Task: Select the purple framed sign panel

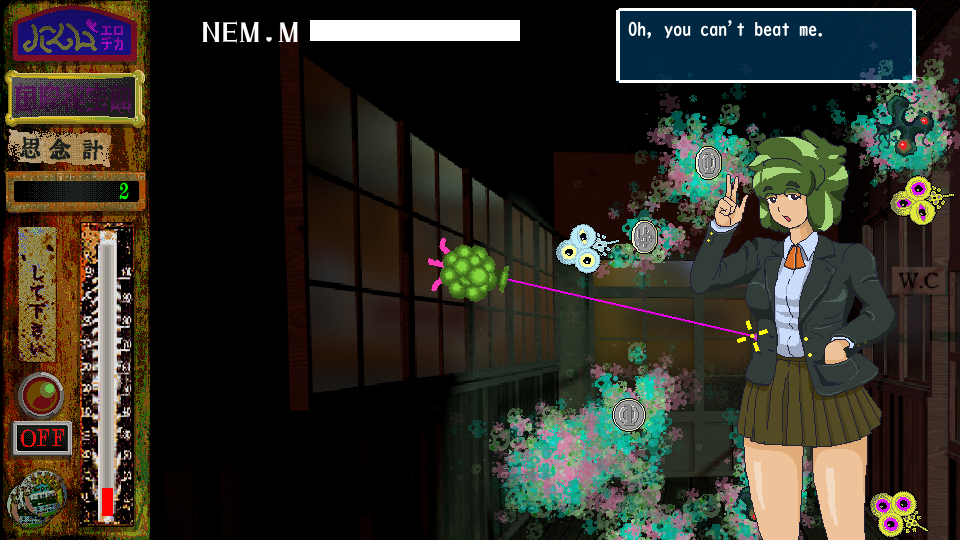Action: [x=74, y=98]
